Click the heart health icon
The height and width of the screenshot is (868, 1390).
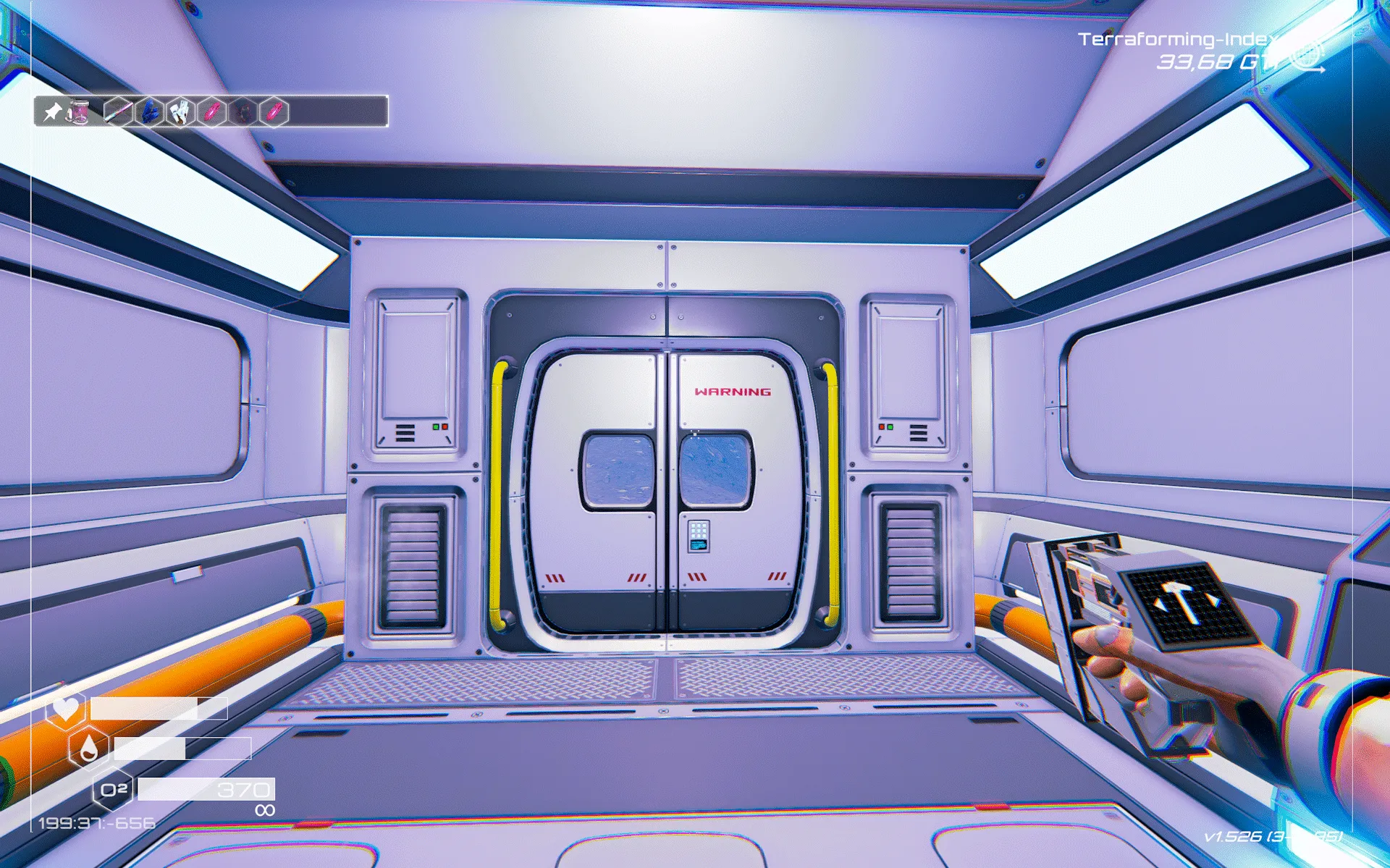(66, 707)
